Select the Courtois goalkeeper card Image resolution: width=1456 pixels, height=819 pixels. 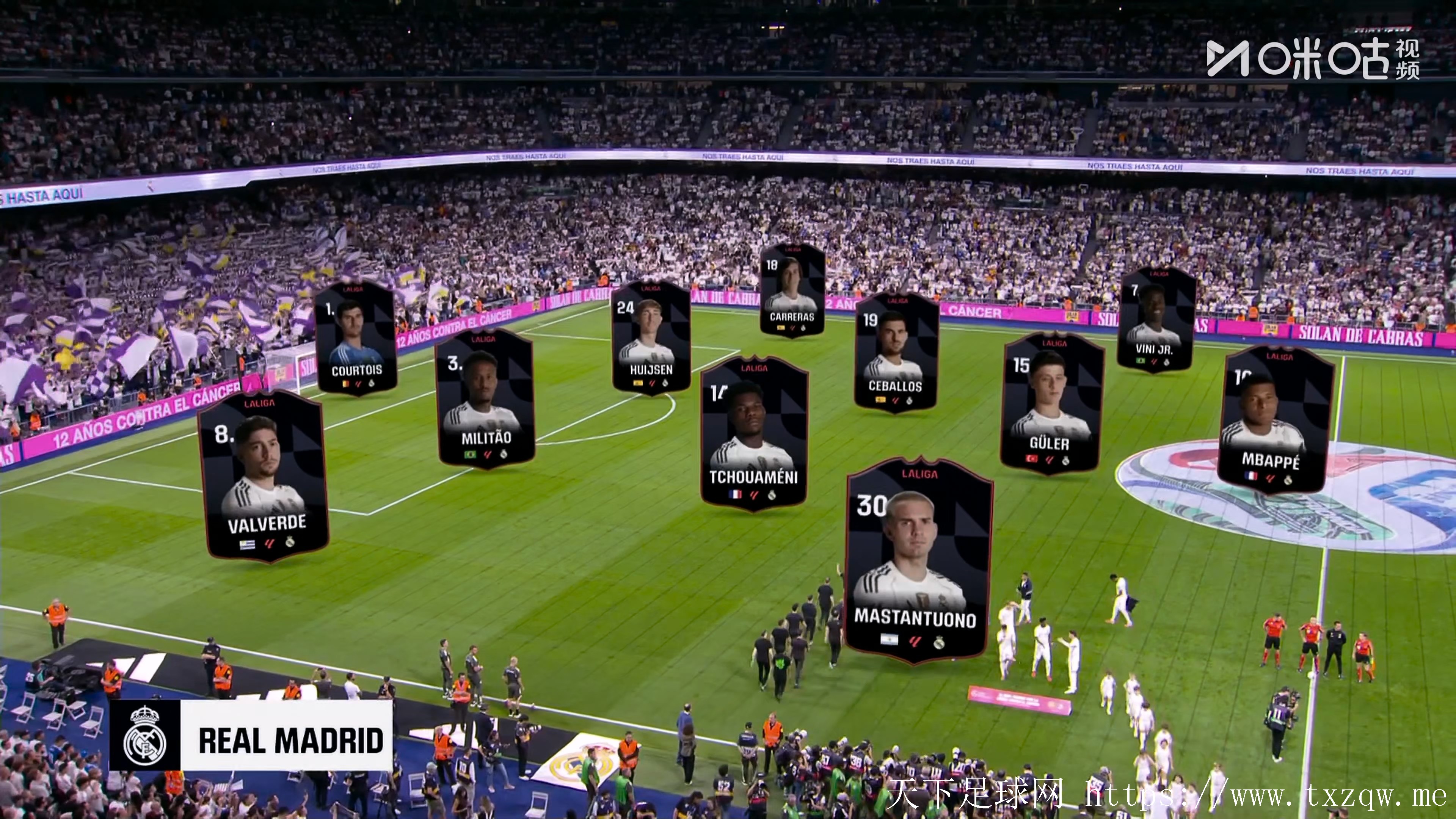tap(356, 339)
